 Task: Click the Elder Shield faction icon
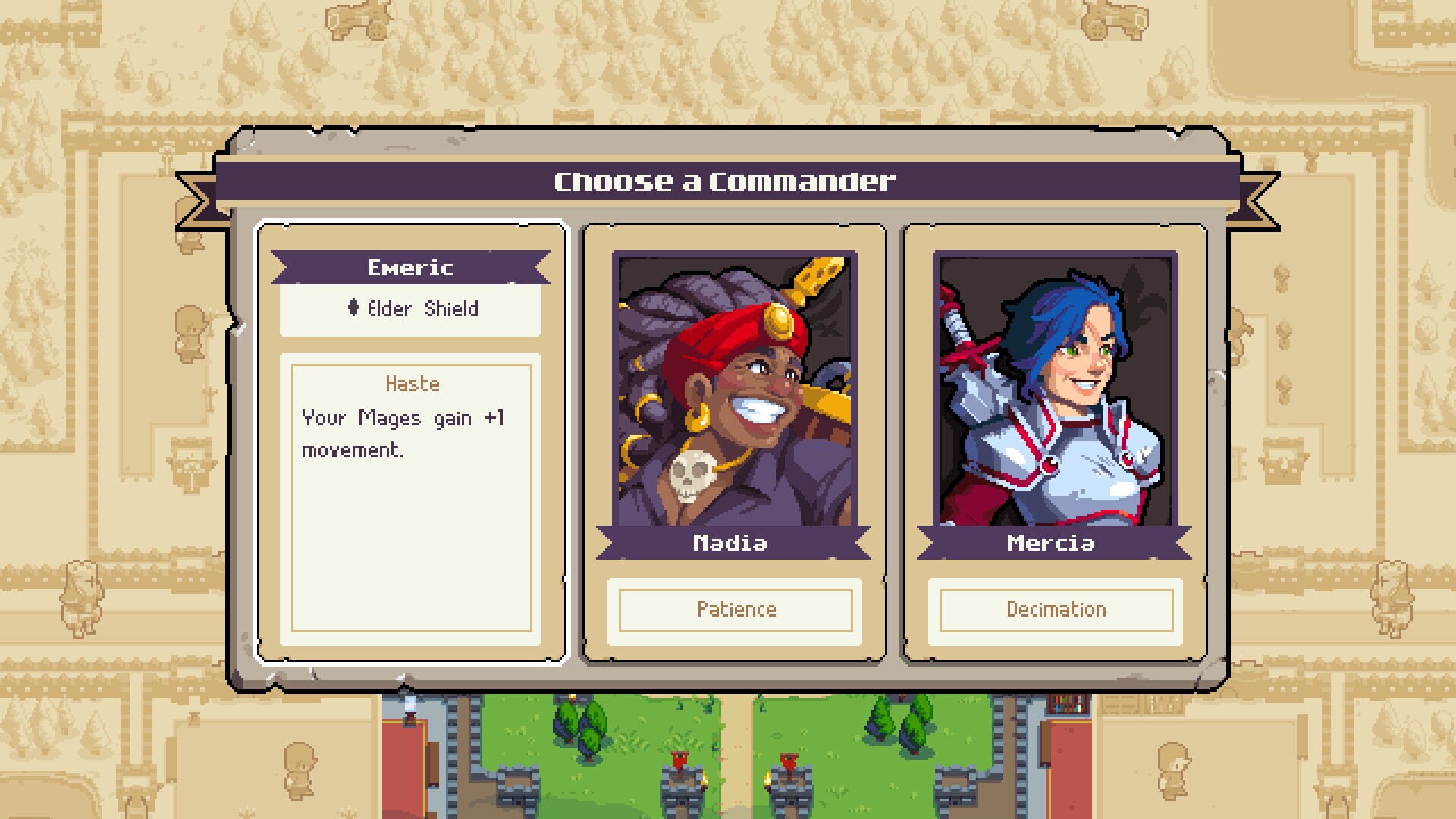353,309
